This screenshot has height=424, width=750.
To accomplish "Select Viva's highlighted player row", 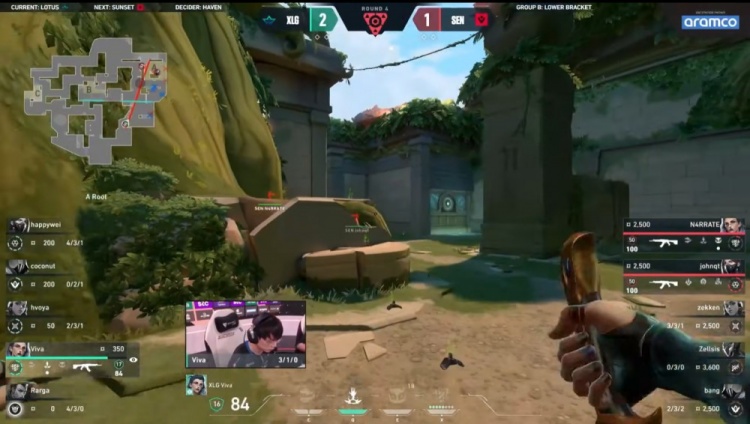I will pos(70,360).
